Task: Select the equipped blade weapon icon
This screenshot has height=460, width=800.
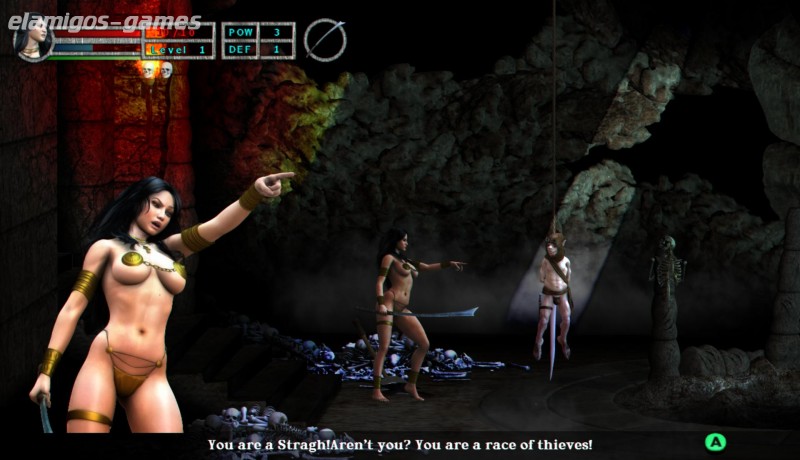Action: (325, 40)
